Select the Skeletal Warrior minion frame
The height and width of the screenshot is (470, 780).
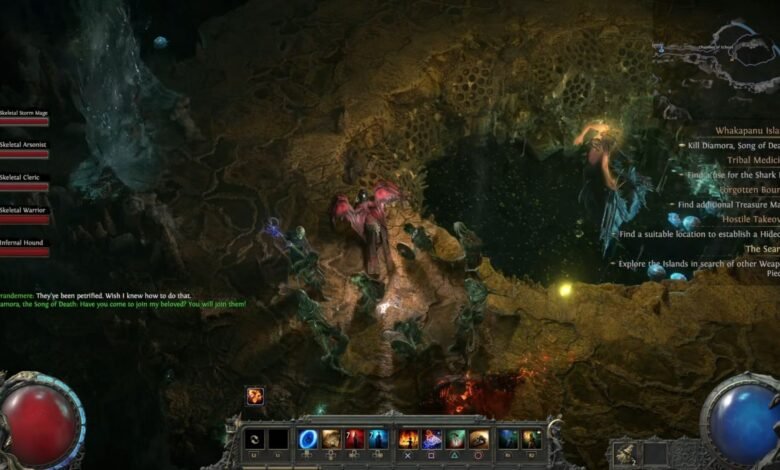click(x=24, y=215)
